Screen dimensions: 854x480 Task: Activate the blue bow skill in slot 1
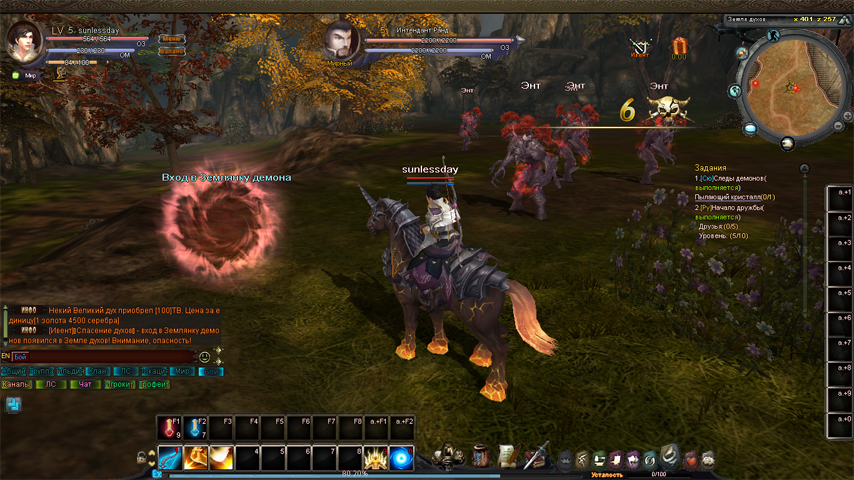pyautogui.click(x=170, y=458)
